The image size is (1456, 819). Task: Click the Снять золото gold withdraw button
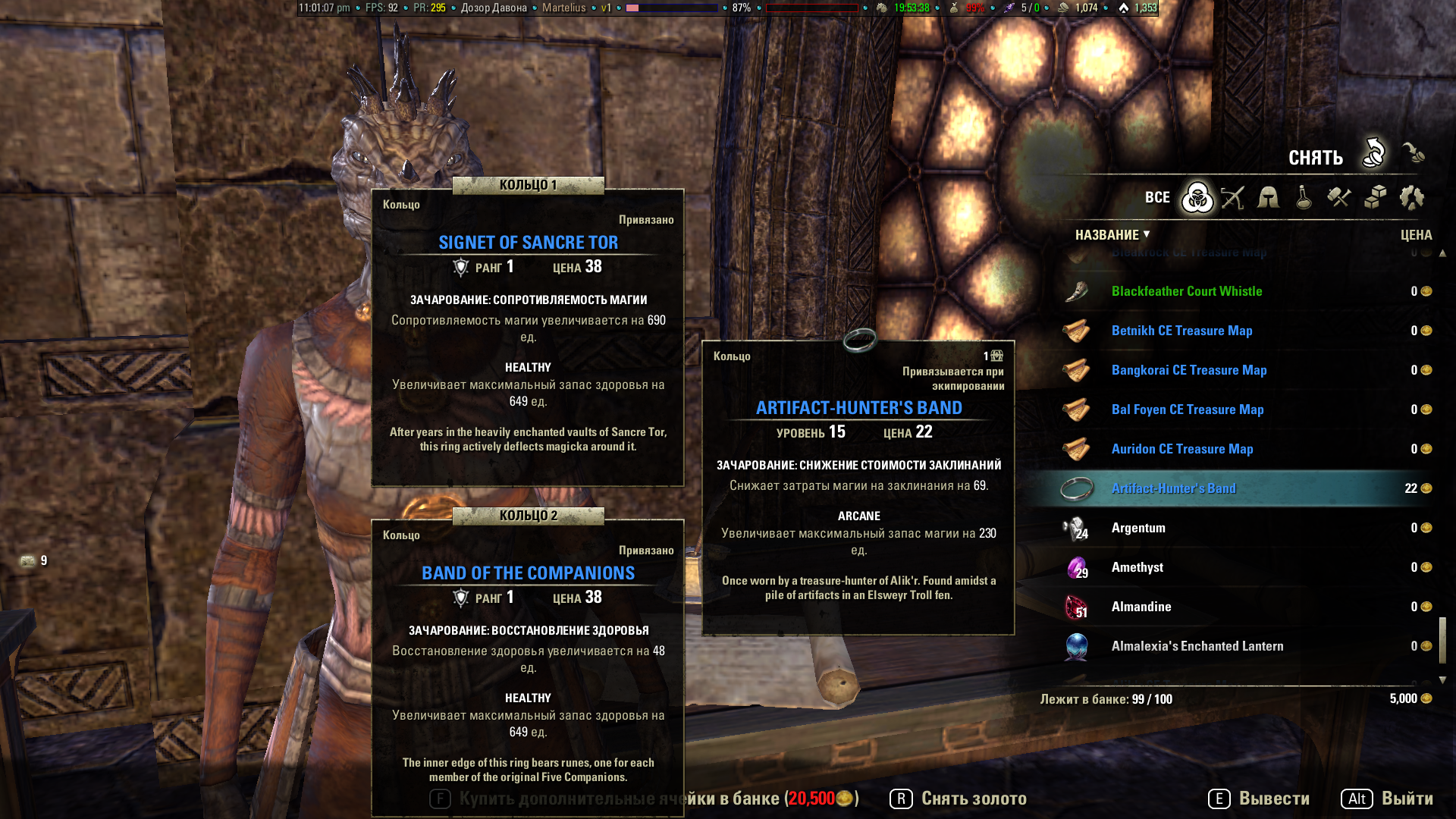click(959, 799)
